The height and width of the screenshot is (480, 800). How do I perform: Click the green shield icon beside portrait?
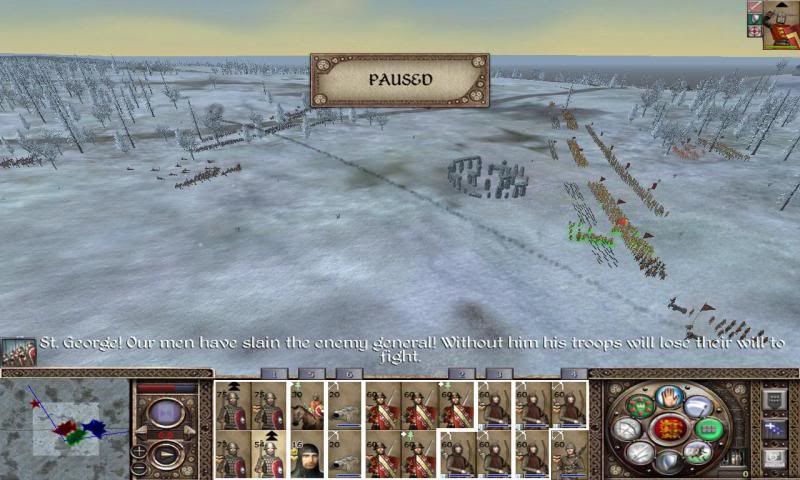pyautogui.click(x=755, y=19)
